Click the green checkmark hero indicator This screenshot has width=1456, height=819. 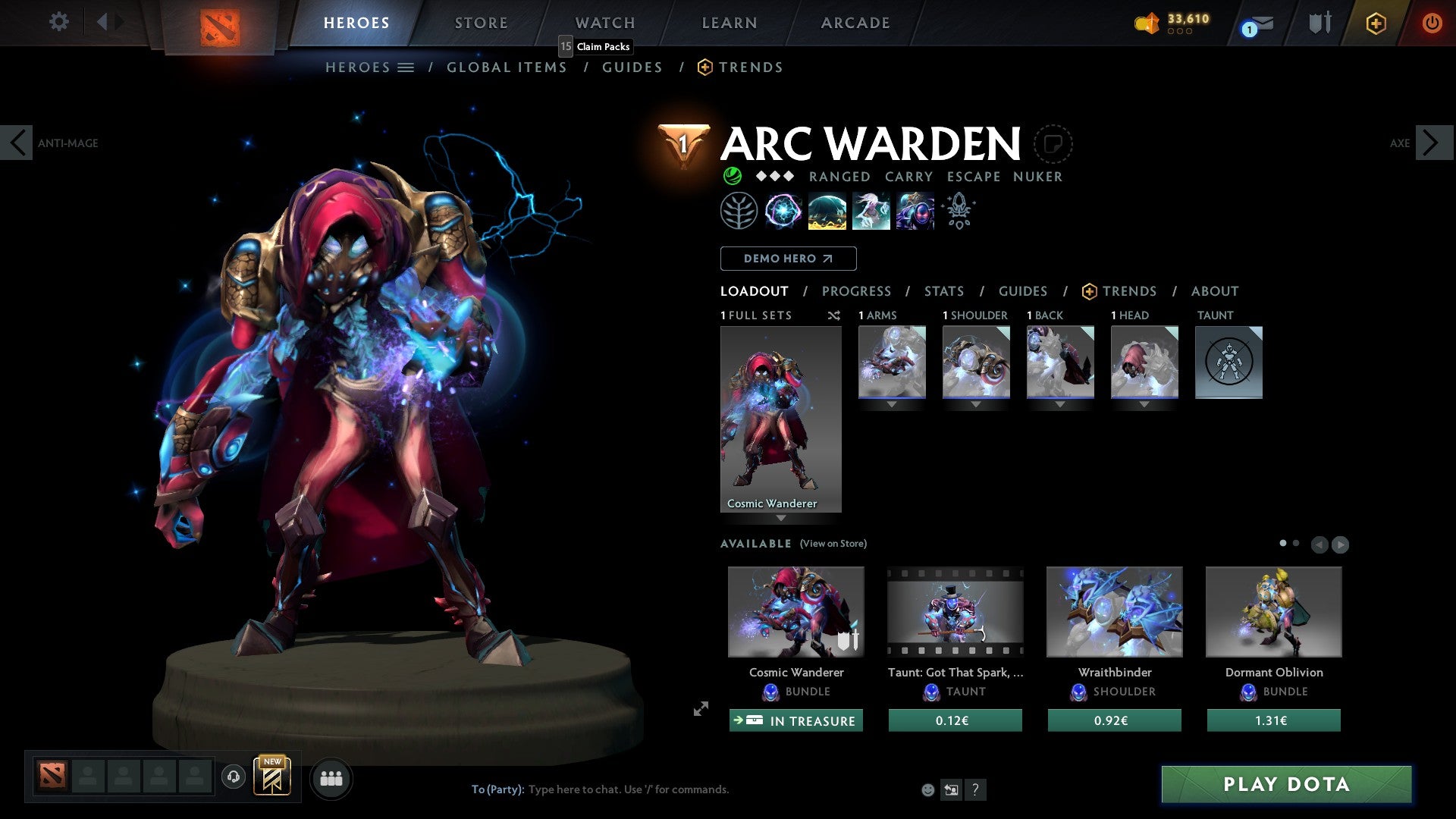click(731, 176)
